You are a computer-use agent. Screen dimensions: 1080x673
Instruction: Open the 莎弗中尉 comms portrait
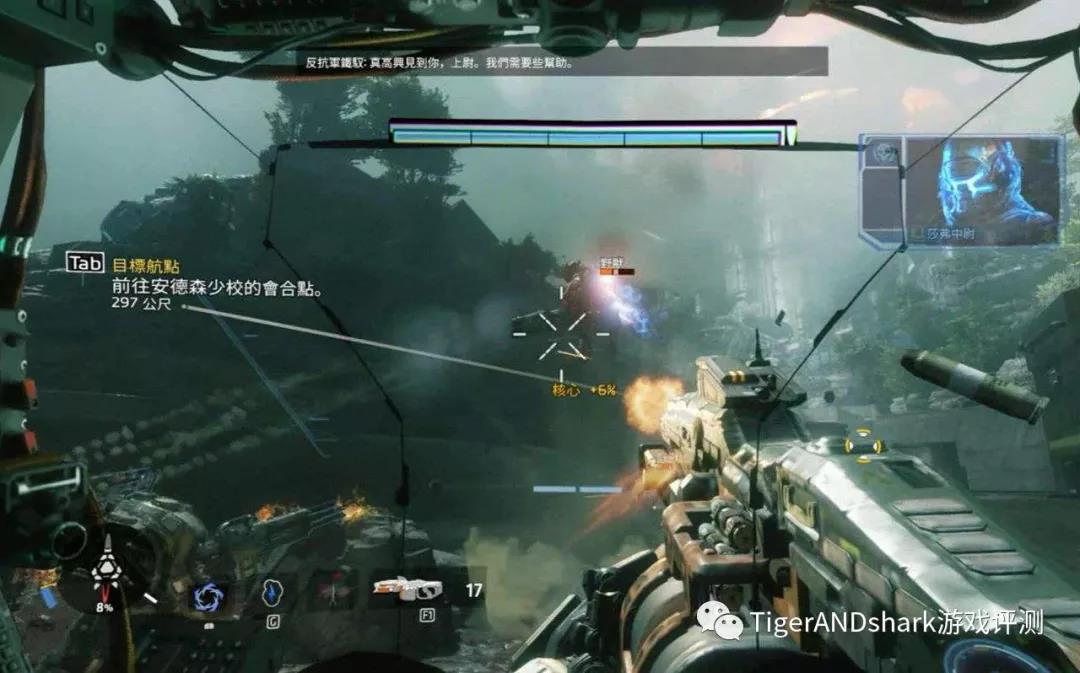[x=981, y=188]
